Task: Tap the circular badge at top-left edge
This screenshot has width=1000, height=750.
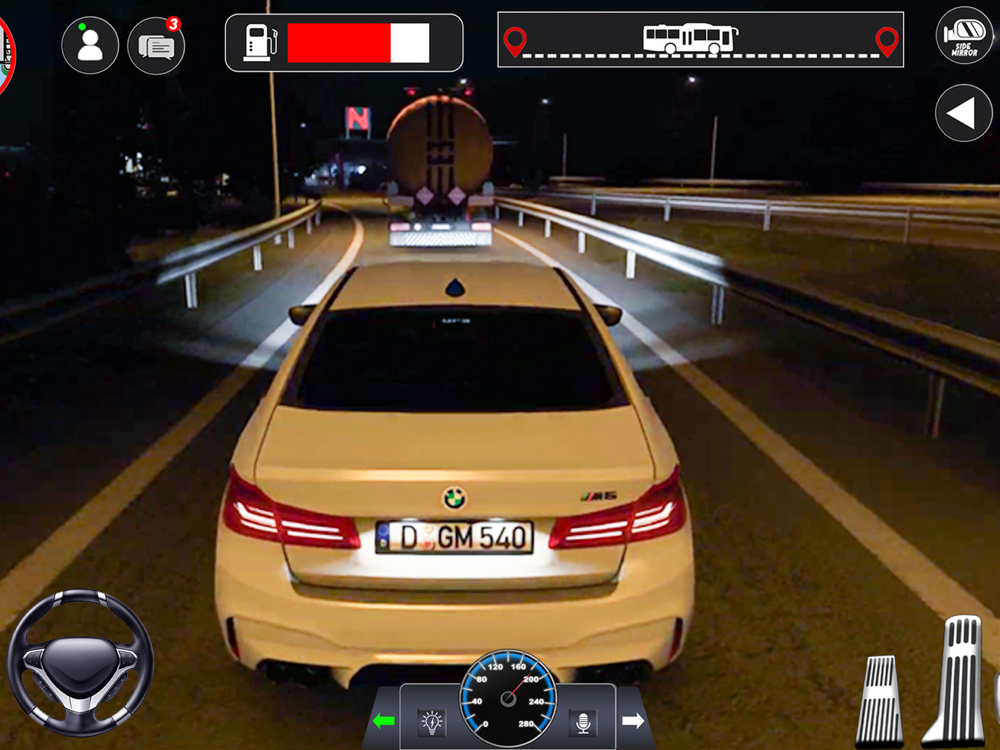Action: pyautogui.click(x=5, y=55)
